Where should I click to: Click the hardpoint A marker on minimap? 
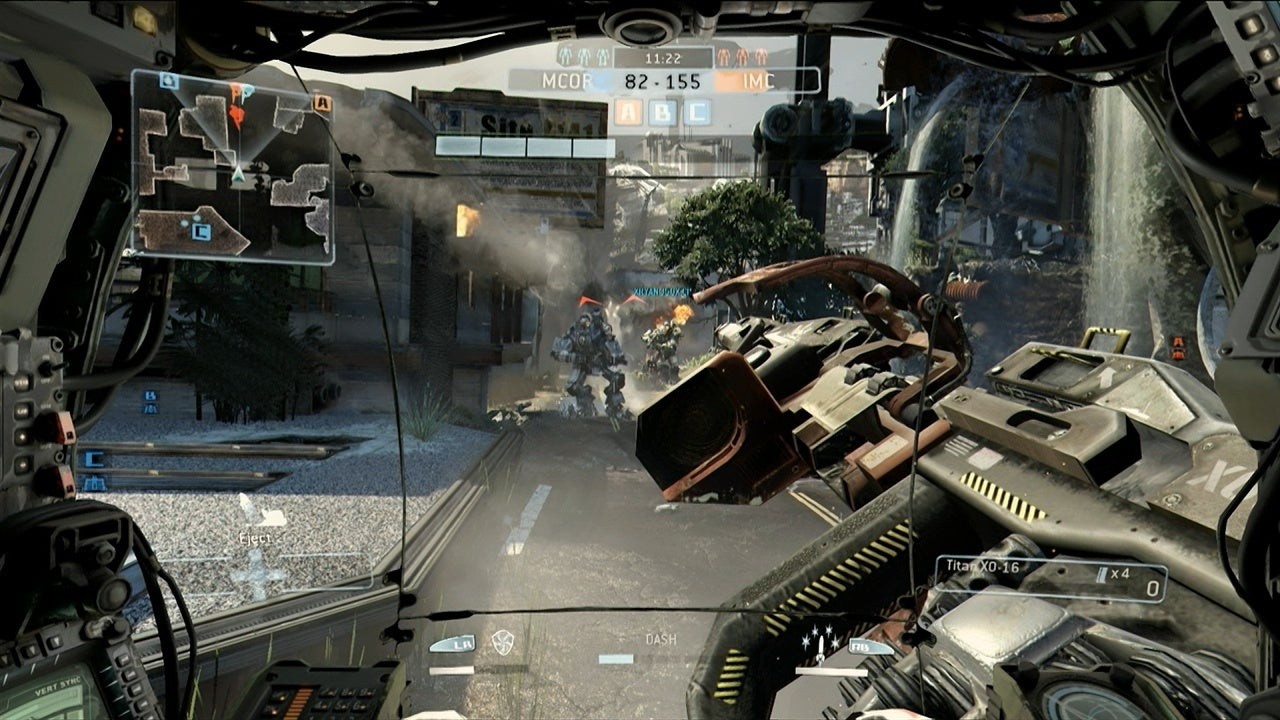[321, 103]
